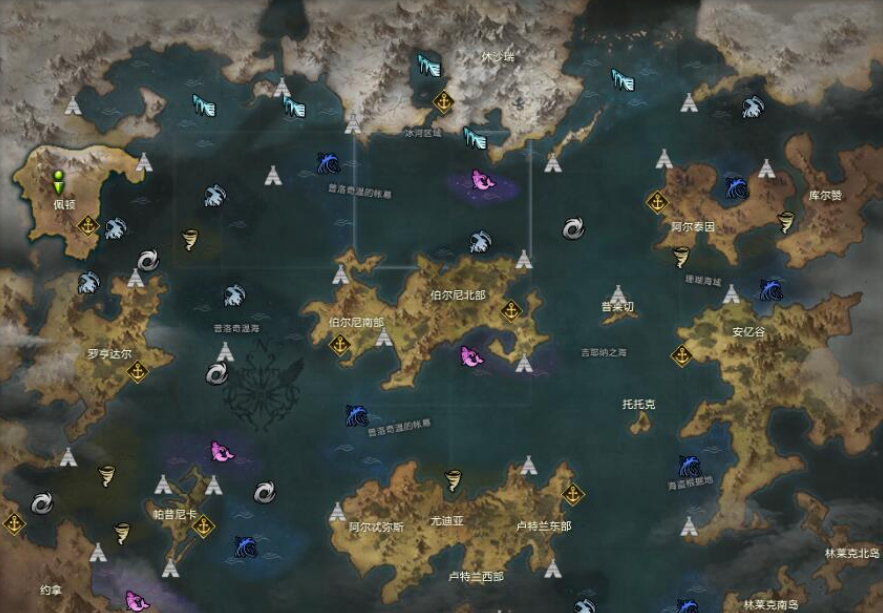Select the 尤迪亚 region label
883x613 pixels.
(447, 521)
